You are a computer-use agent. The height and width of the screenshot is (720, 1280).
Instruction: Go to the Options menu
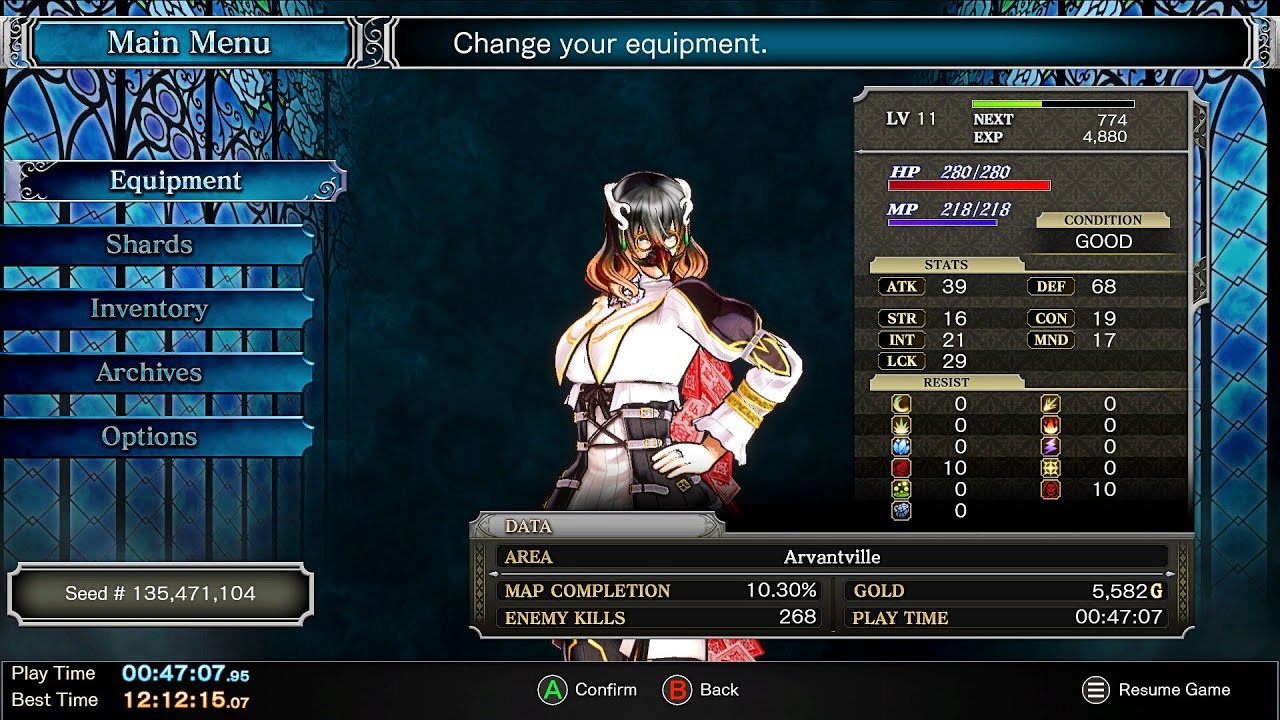pyautogui.click(x=150, y=437)
